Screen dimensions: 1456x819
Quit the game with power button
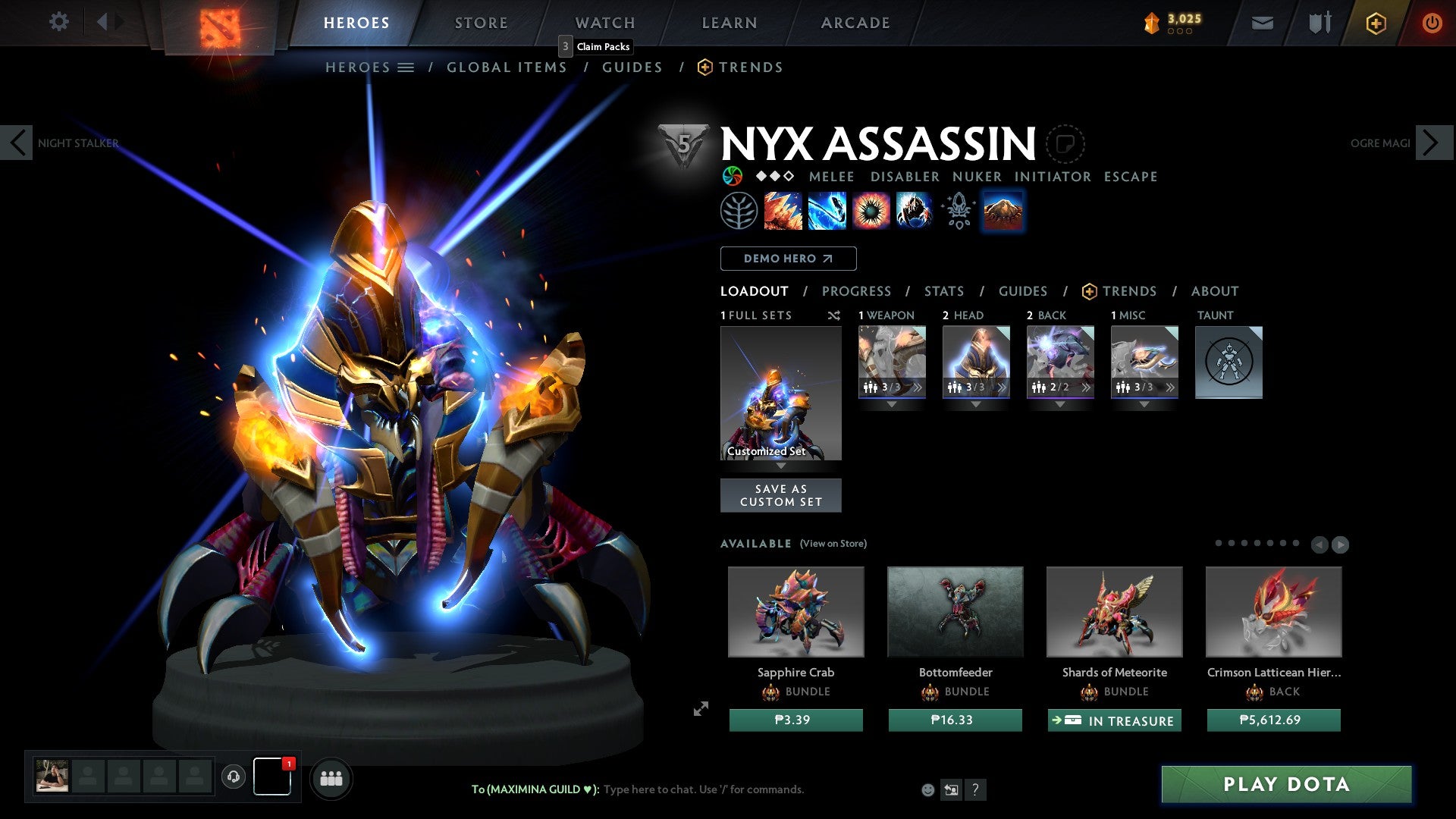1432,23
